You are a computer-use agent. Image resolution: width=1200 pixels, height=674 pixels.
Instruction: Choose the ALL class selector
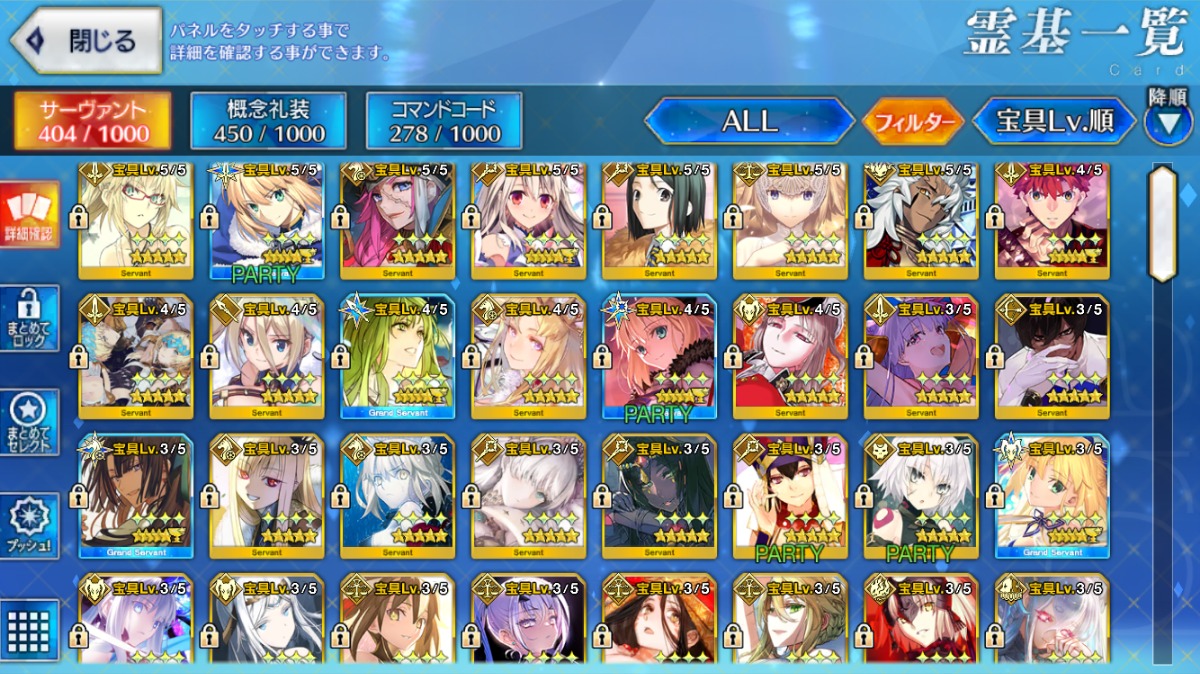click(x=749, y=122)
